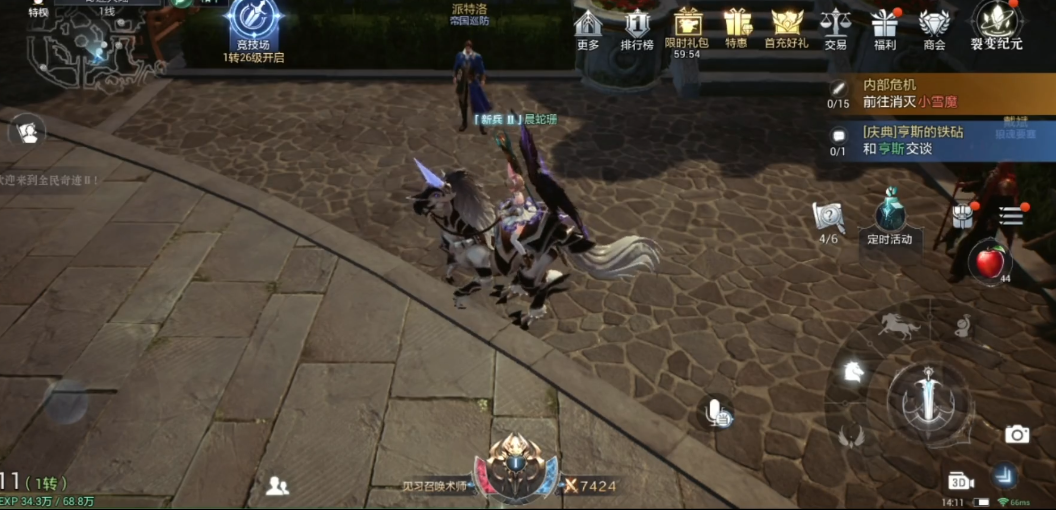
Task: Toggle the 3D camera view button
Action: click(961, 481)
